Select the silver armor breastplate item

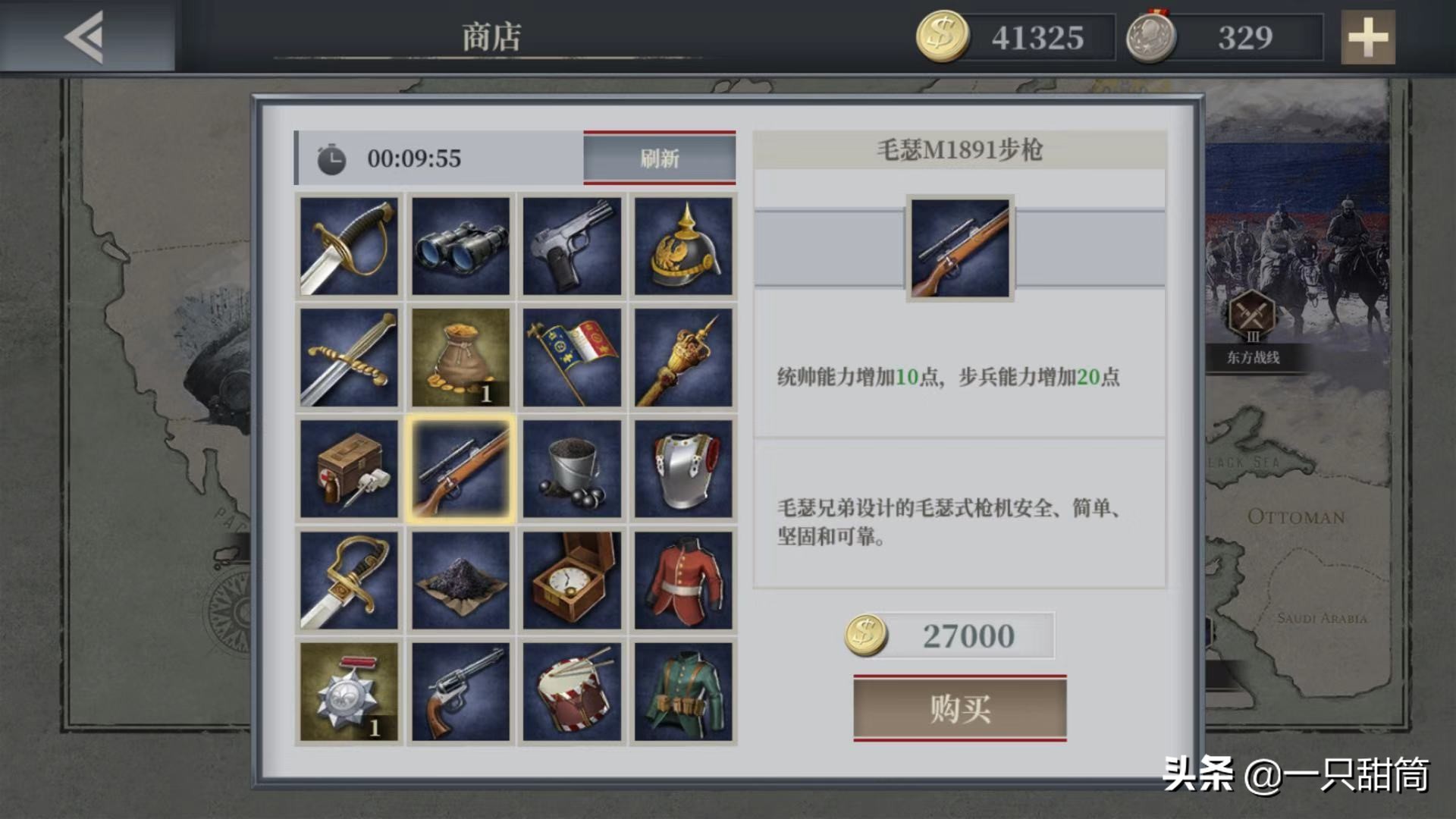[682, 468]
